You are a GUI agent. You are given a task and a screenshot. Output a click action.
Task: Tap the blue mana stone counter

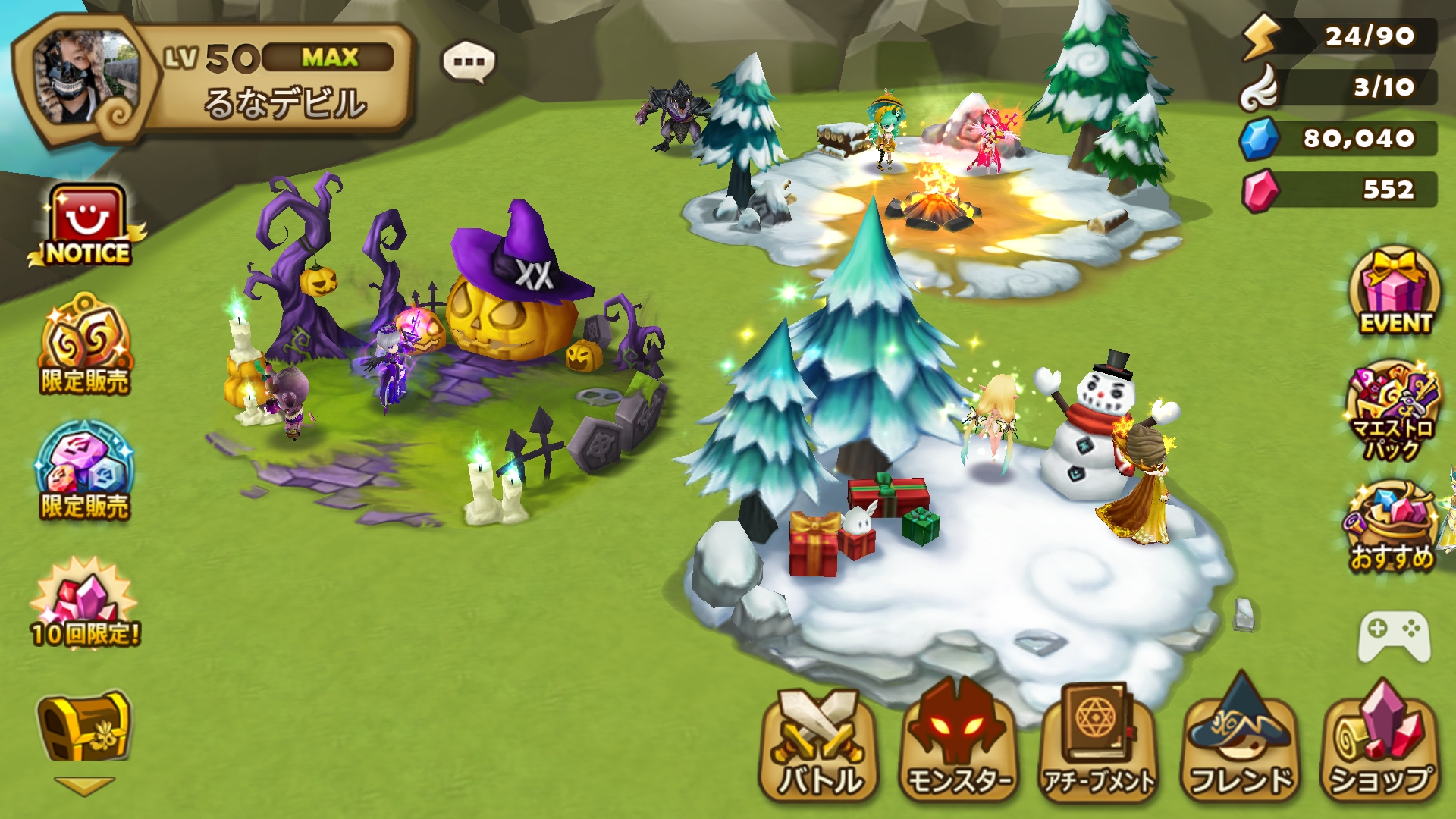click(x=1340, y=139)
